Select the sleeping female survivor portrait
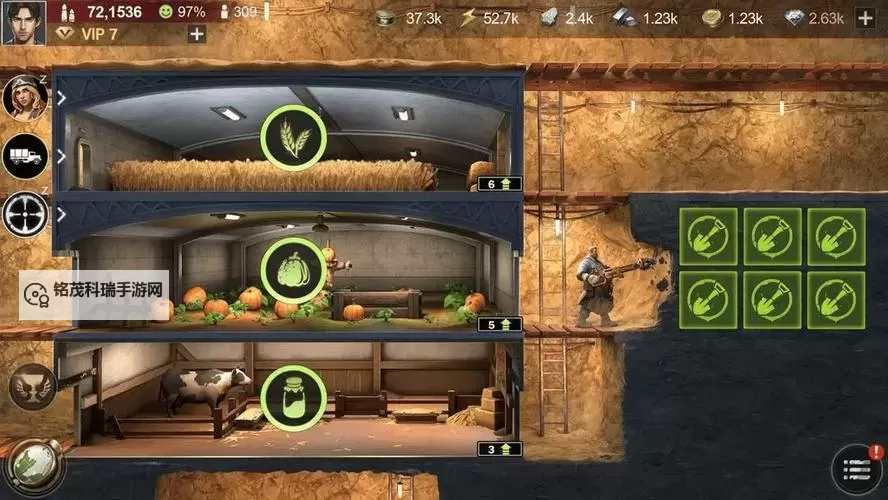This screenshot has height=500, width=888. tap(25, 97)
